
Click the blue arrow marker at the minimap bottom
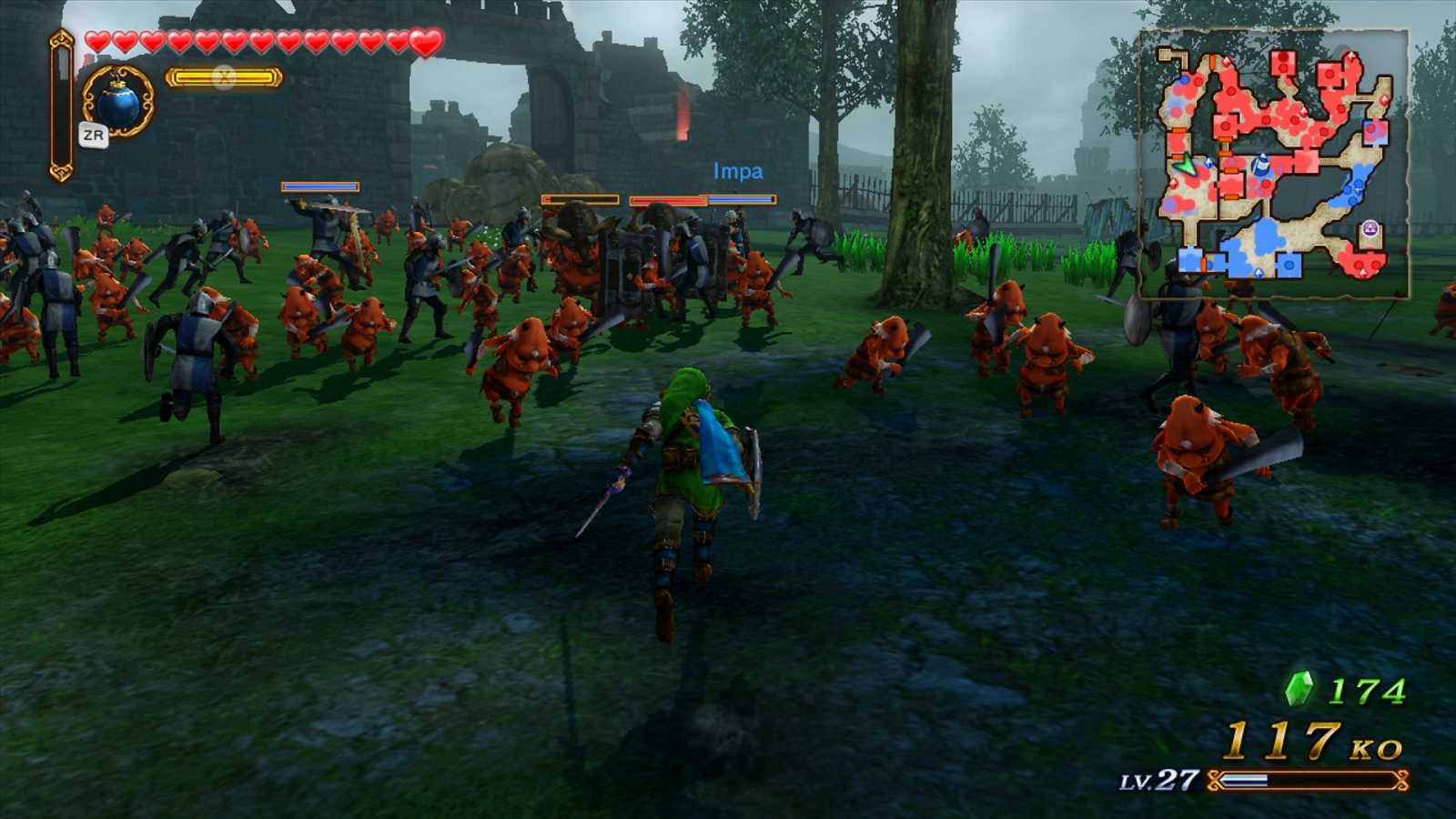click(1259, 272)
